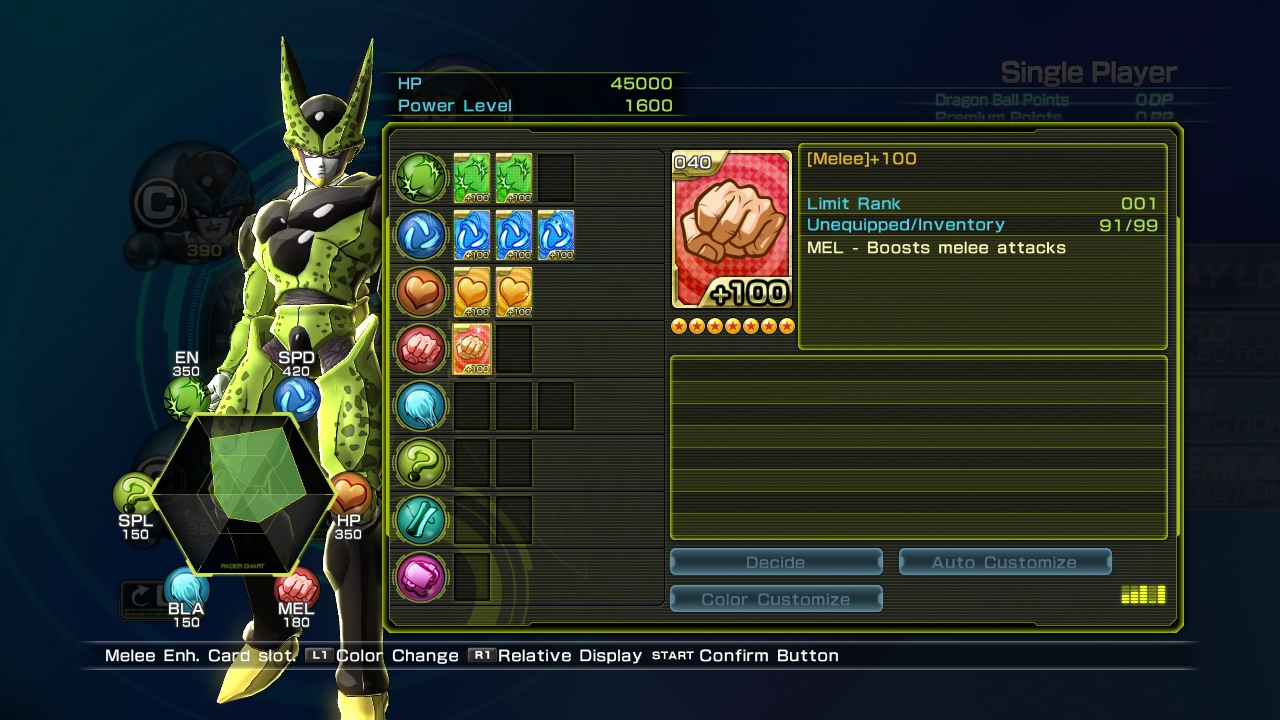Select the equipped melee fist card slot

pyautogui.click(x=472, y=349)
